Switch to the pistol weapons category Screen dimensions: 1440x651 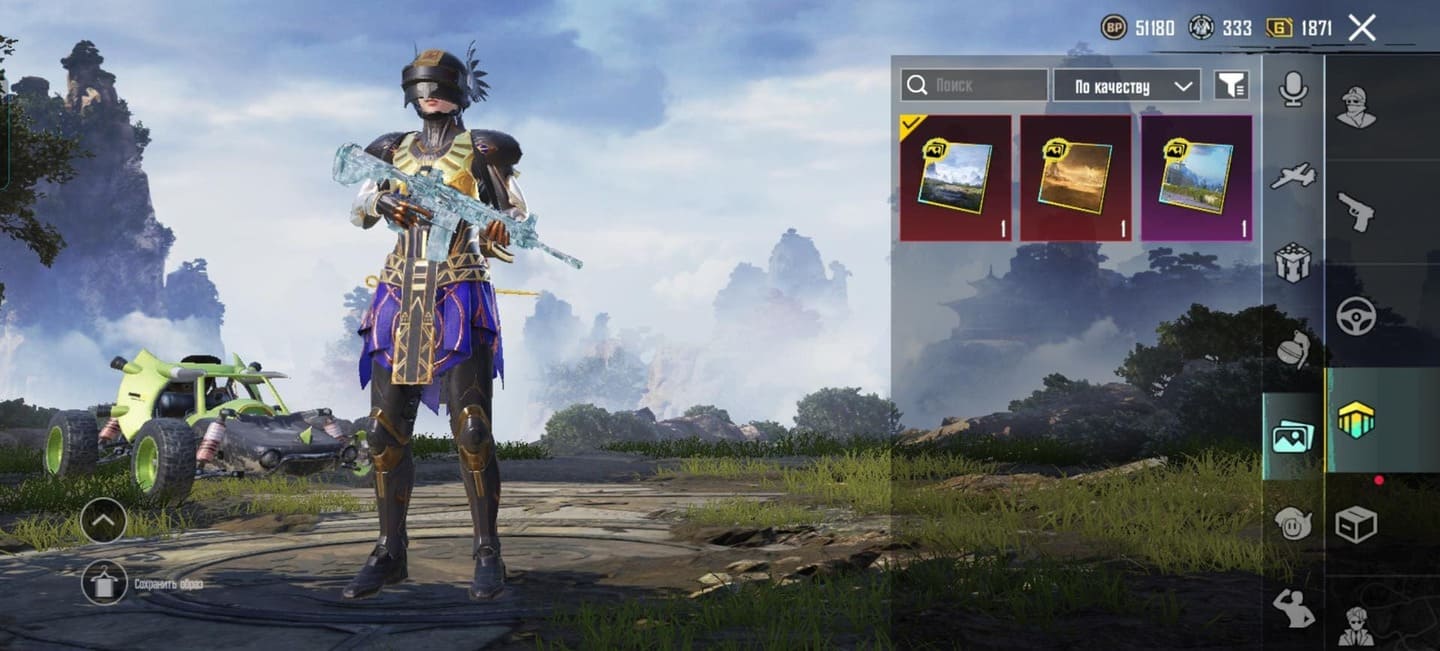(x=1356, y=212)
